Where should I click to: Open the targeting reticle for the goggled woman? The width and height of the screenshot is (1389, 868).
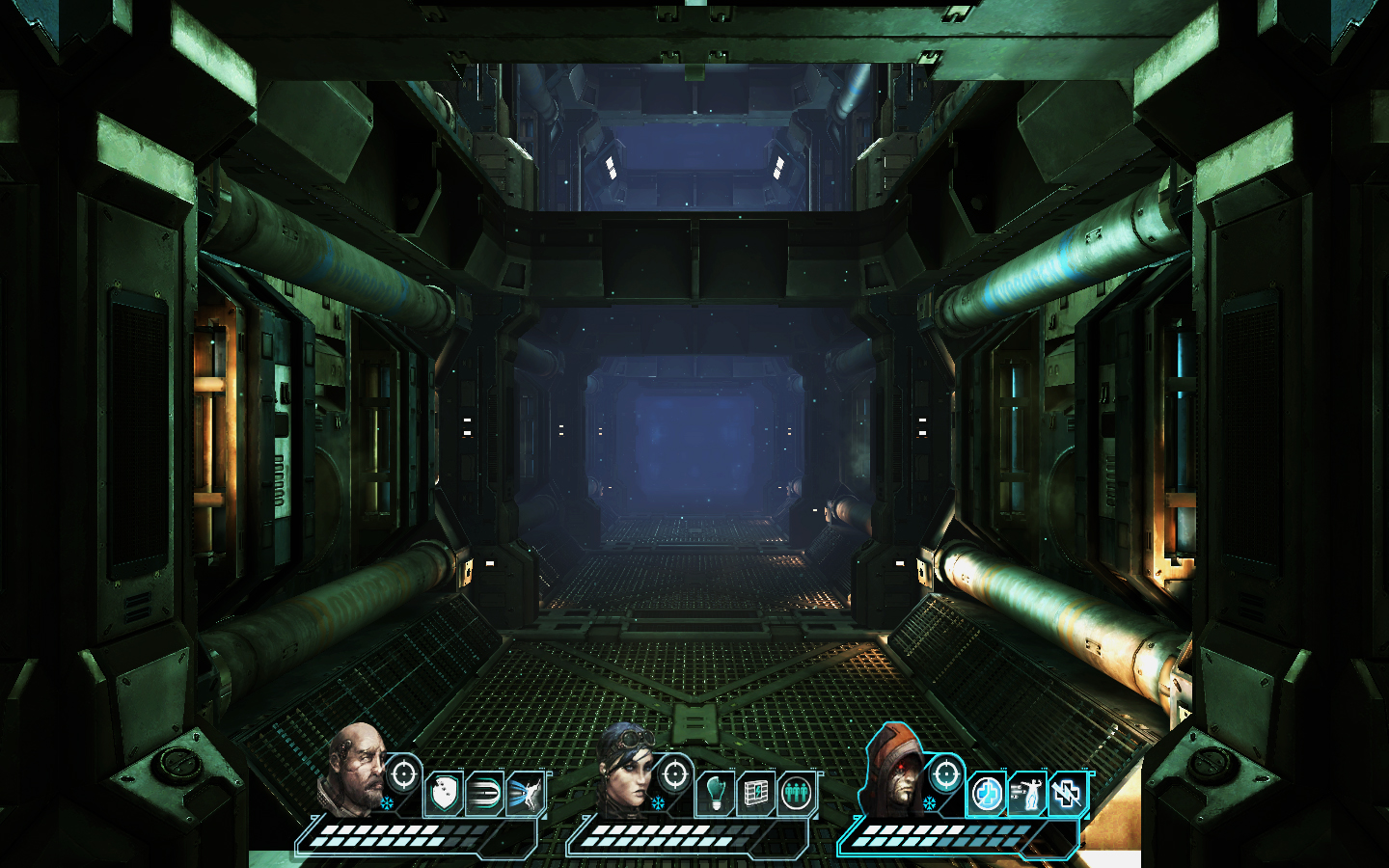click(x=675, y=774)
